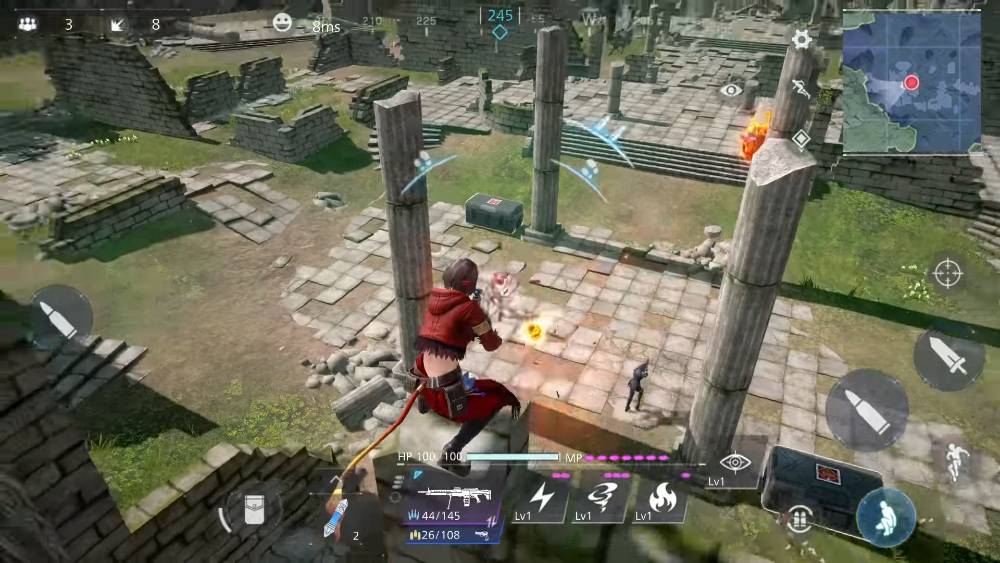Screen dimensions: 1000x563
Task: Activate the fire skill
Action: (661, 498)
